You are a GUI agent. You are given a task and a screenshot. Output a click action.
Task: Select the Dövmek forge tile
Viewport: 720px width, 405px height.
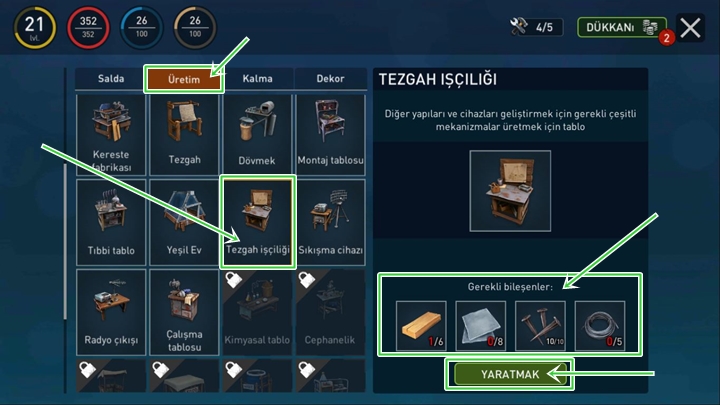pyautogui.click(x=258, y=134)
